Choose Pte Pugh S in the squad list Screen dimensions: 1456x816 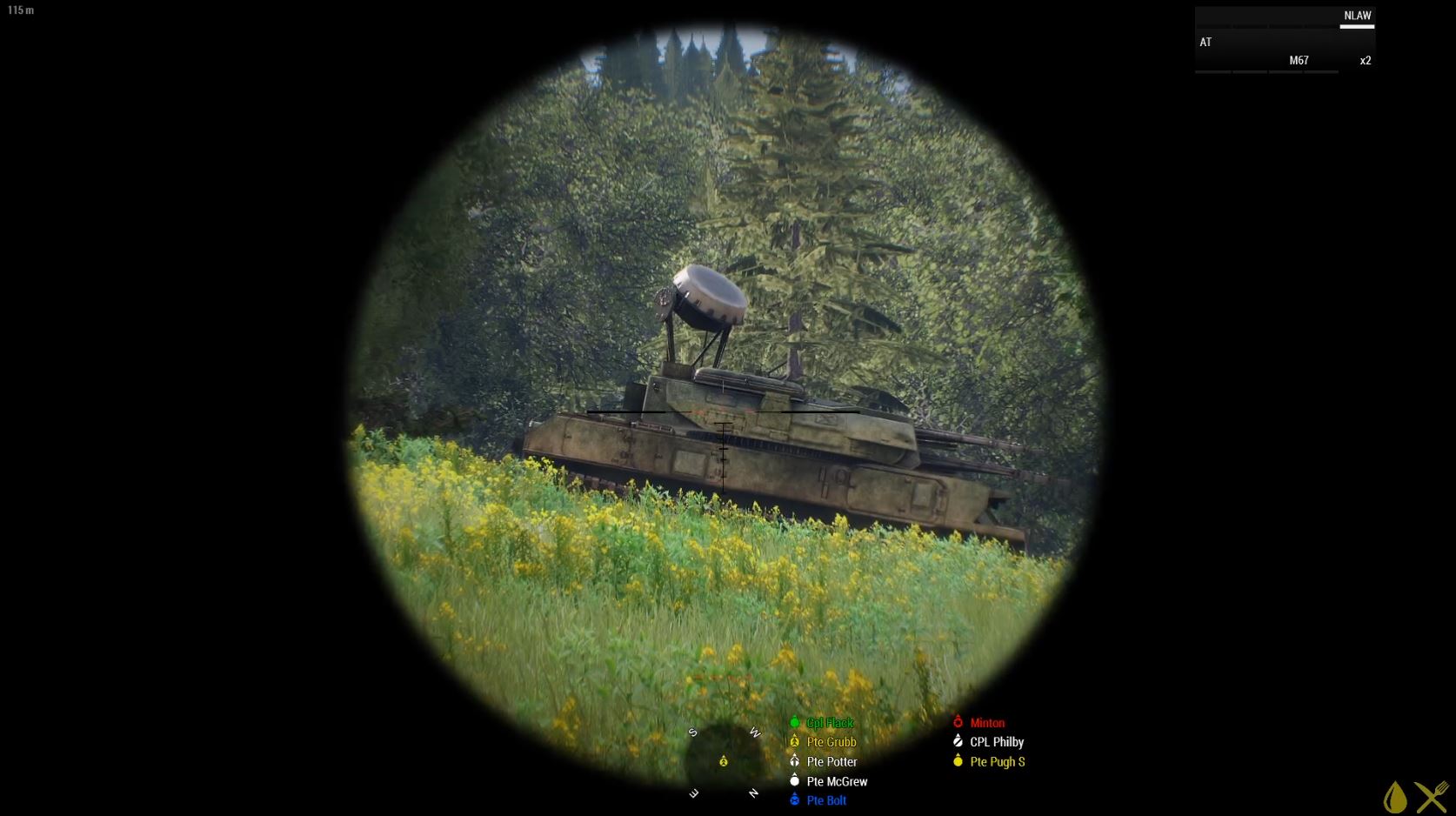click(997, 762)
